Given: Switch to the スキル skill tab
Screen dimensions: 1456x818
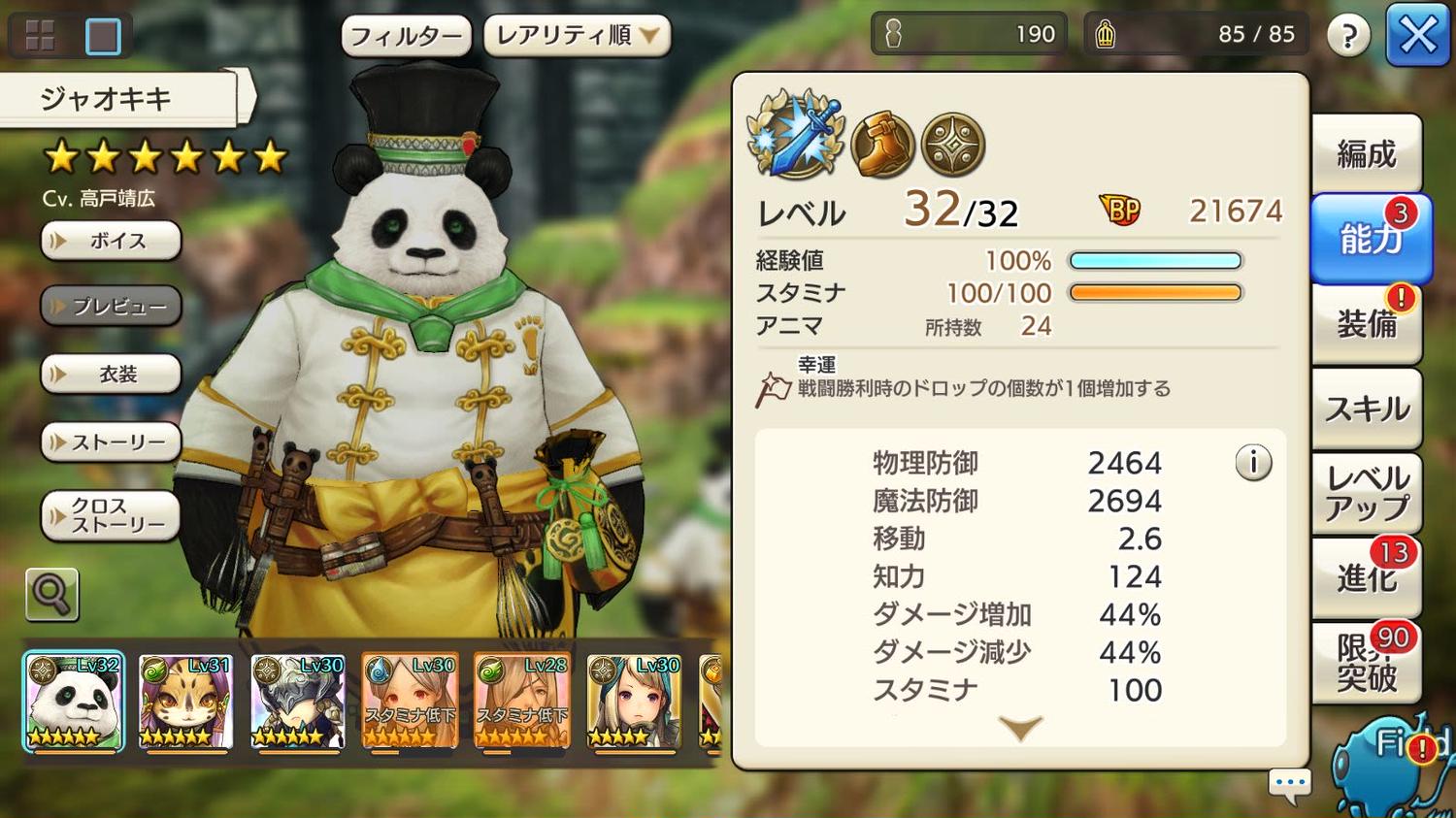Looking at the screenshot, I should [1366, 409].
